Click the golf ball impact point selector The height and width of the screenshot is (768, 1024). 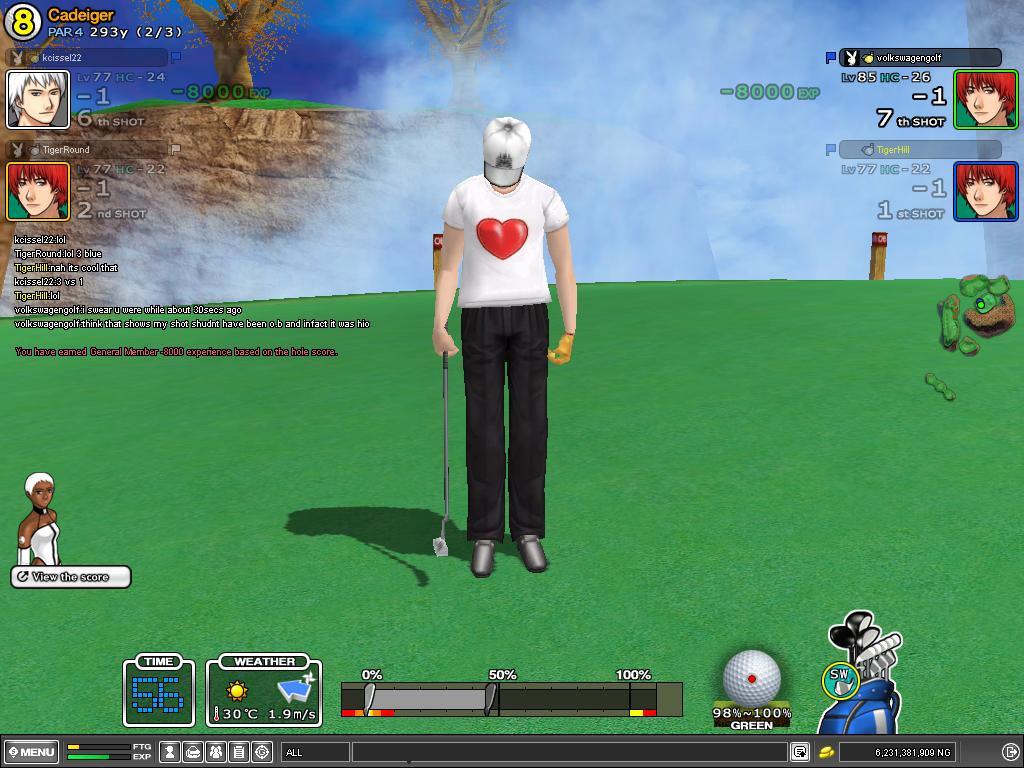751,676
